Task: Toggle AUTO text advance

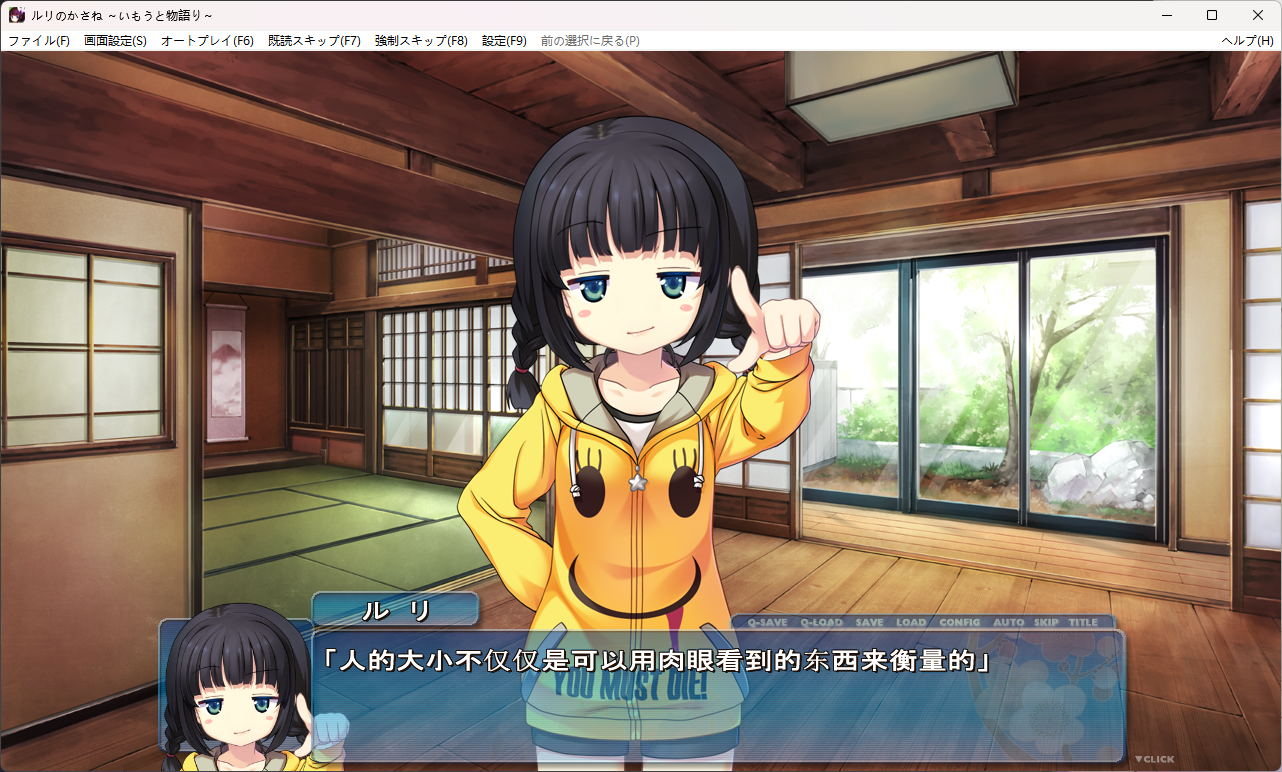Action: click(x=1008, y=622)
